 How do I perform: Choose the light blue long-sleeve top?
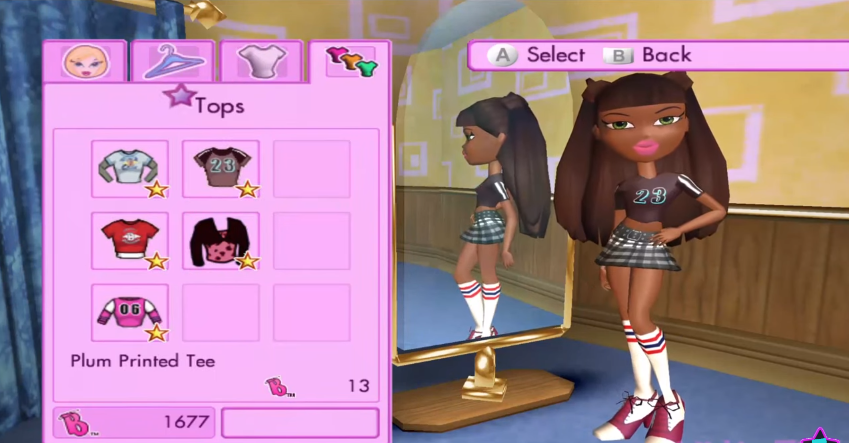click(x=129, y=169)
